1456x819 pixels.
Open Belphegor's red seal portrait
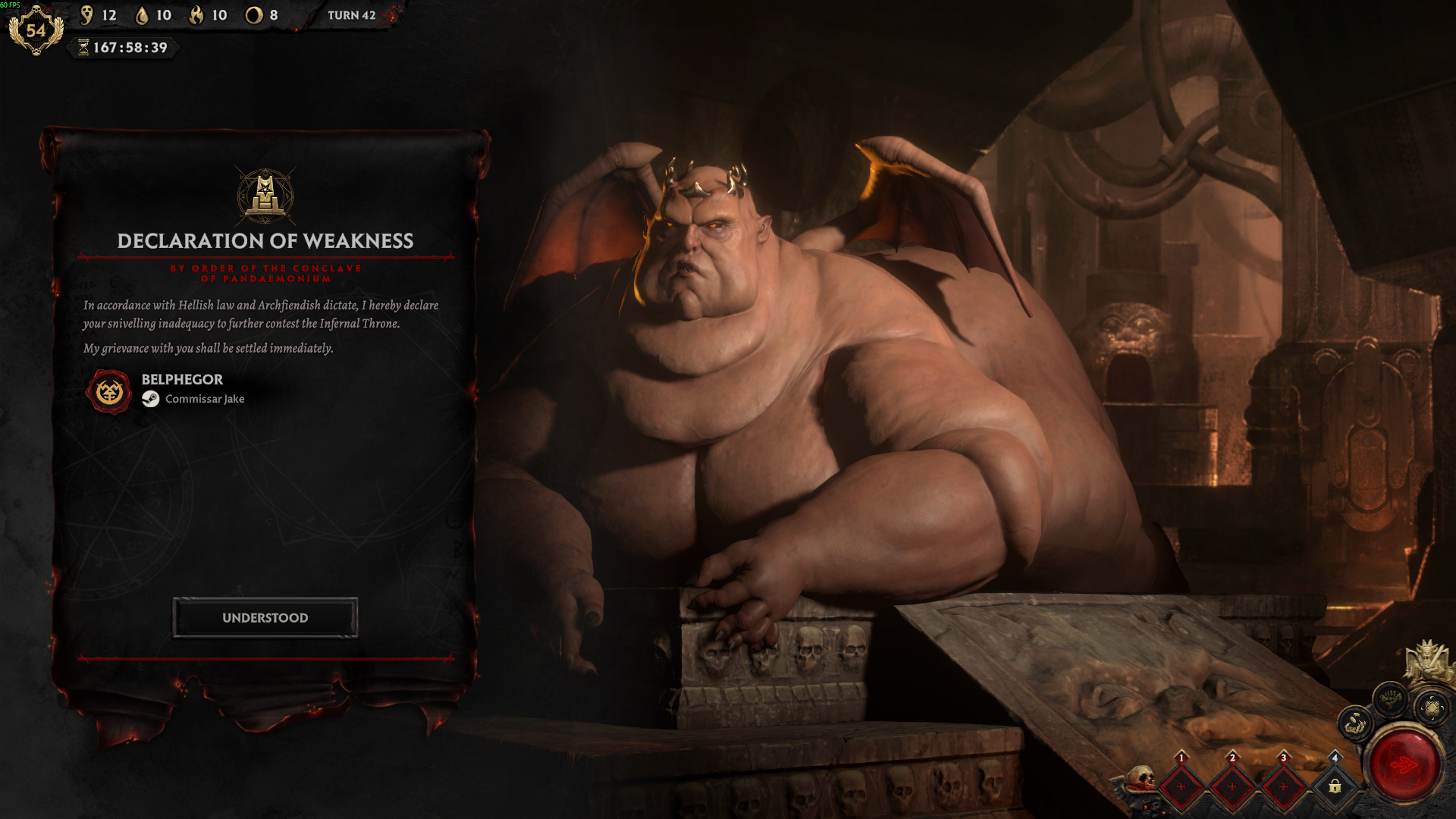[x=109, y=391]
